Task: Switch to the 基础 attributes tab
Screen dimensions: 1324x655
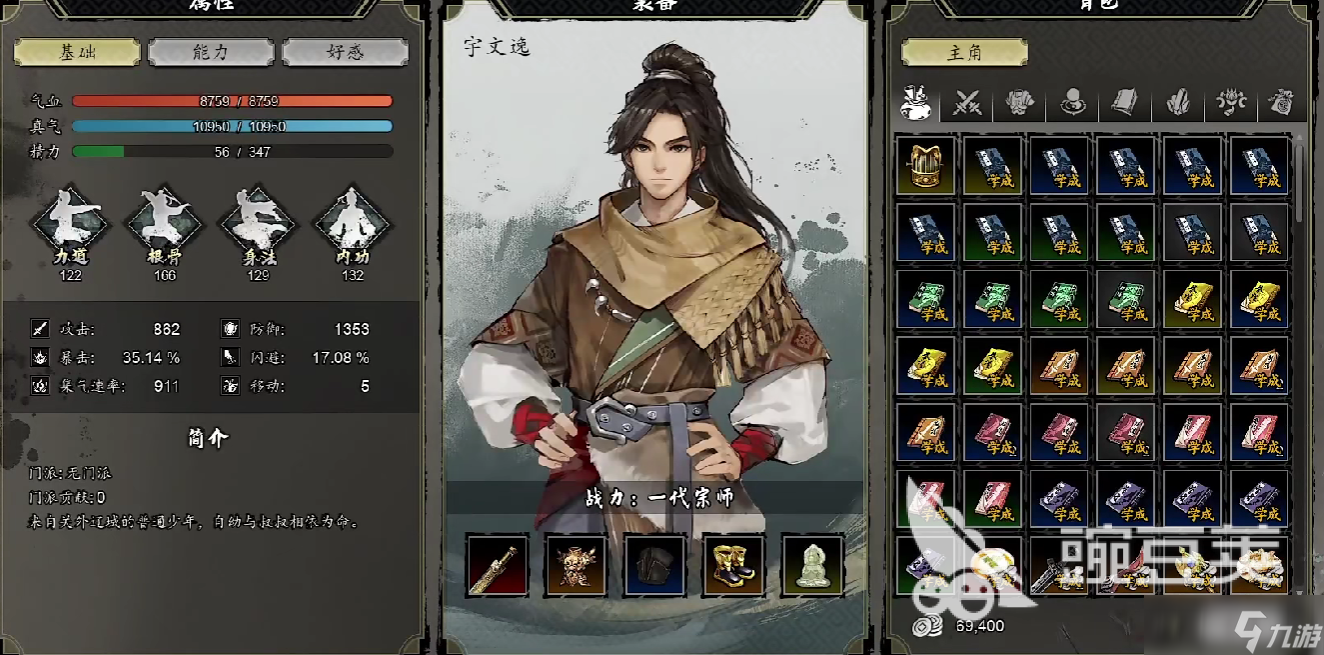Action: [76, 52]
